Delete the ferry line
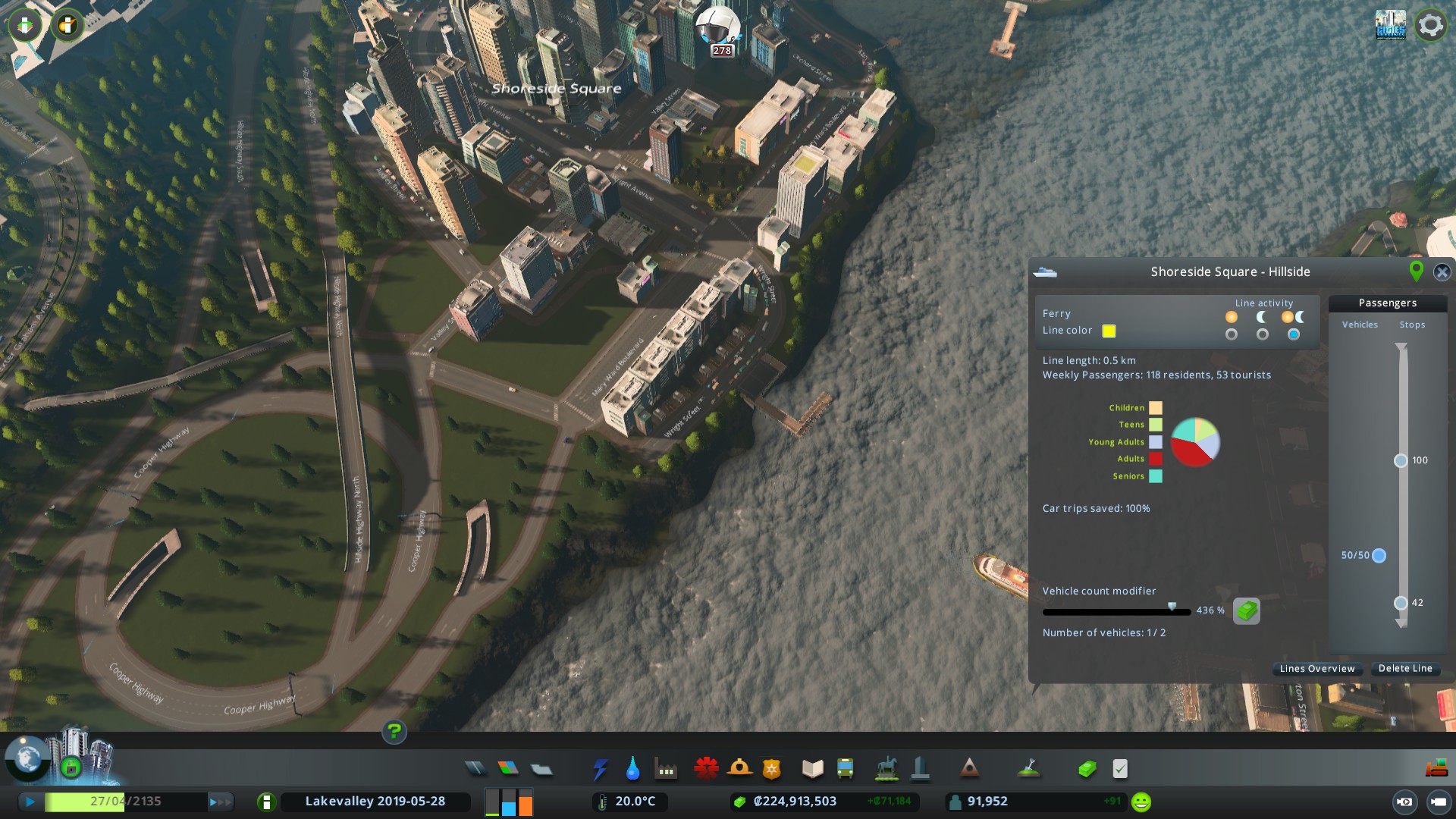1456x819 pixels. pos(1404,669)
